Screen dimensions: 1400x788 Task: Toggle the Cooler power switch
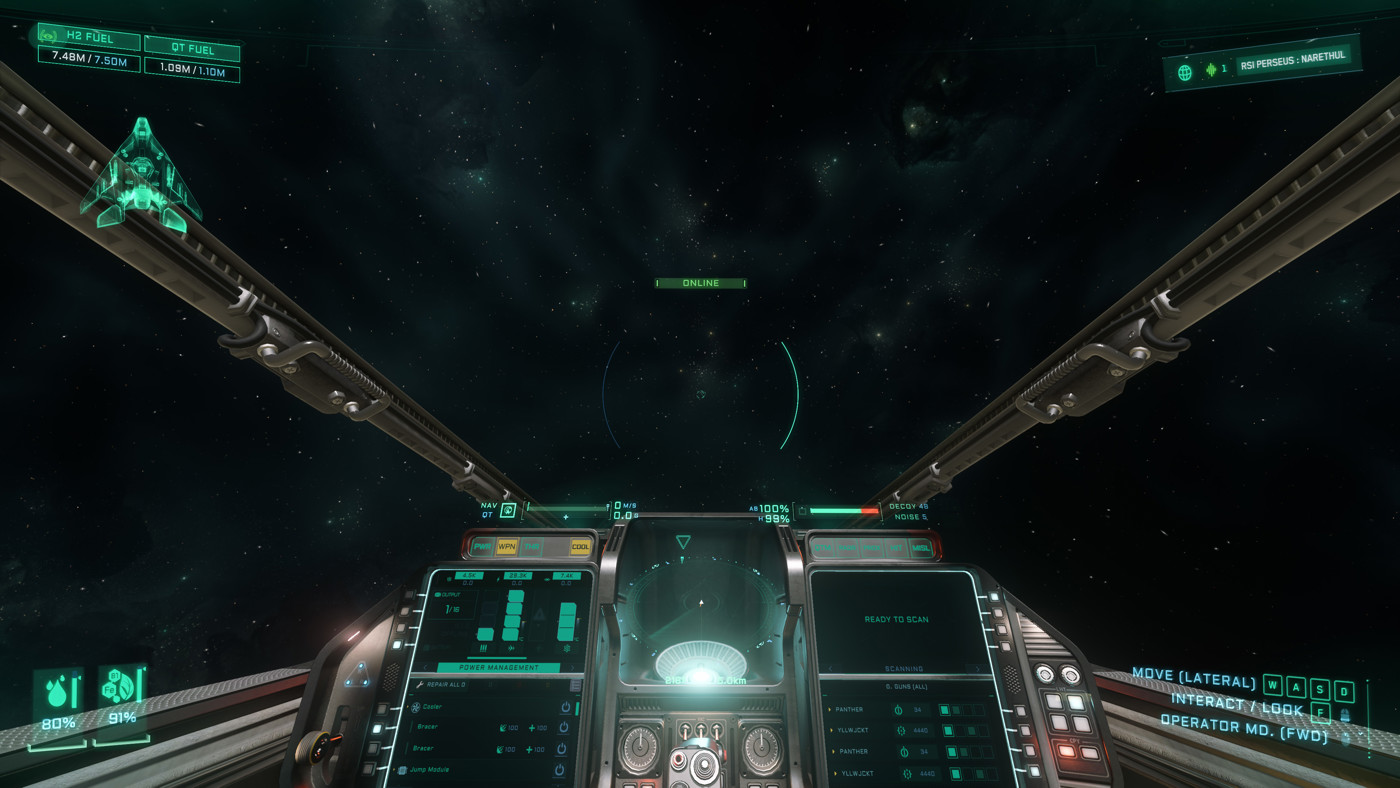566,707
